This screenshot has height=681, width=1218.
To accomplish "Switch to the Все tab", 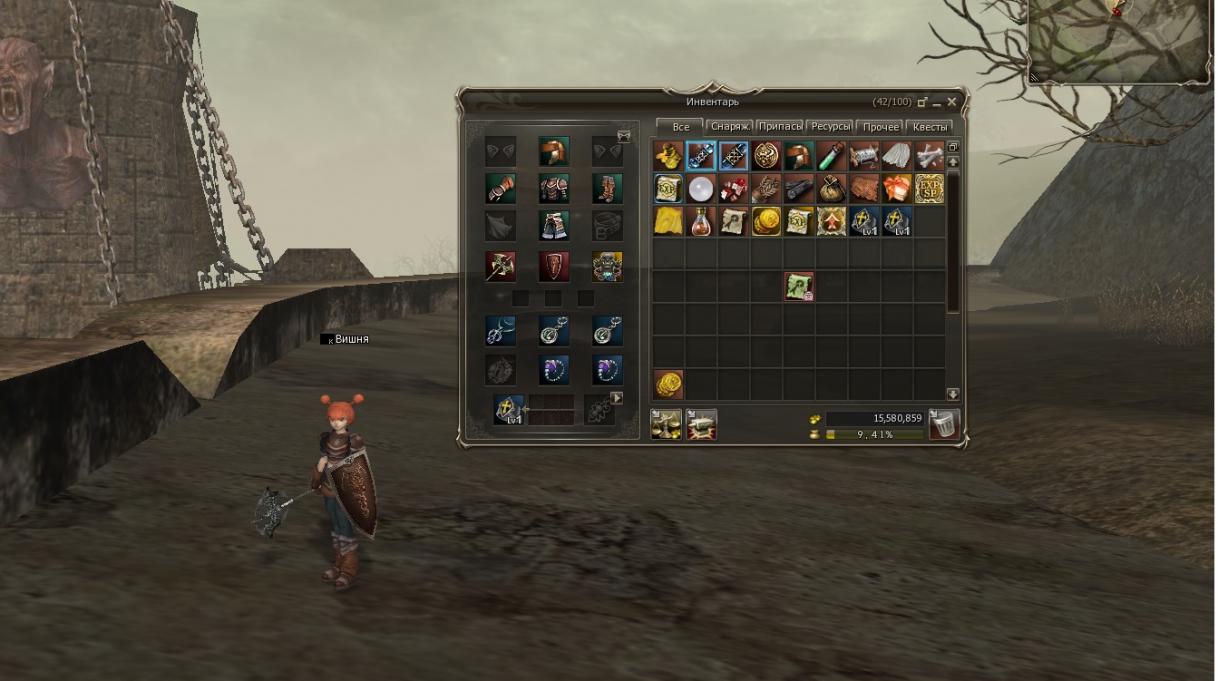I will click(x=680, y=127).
